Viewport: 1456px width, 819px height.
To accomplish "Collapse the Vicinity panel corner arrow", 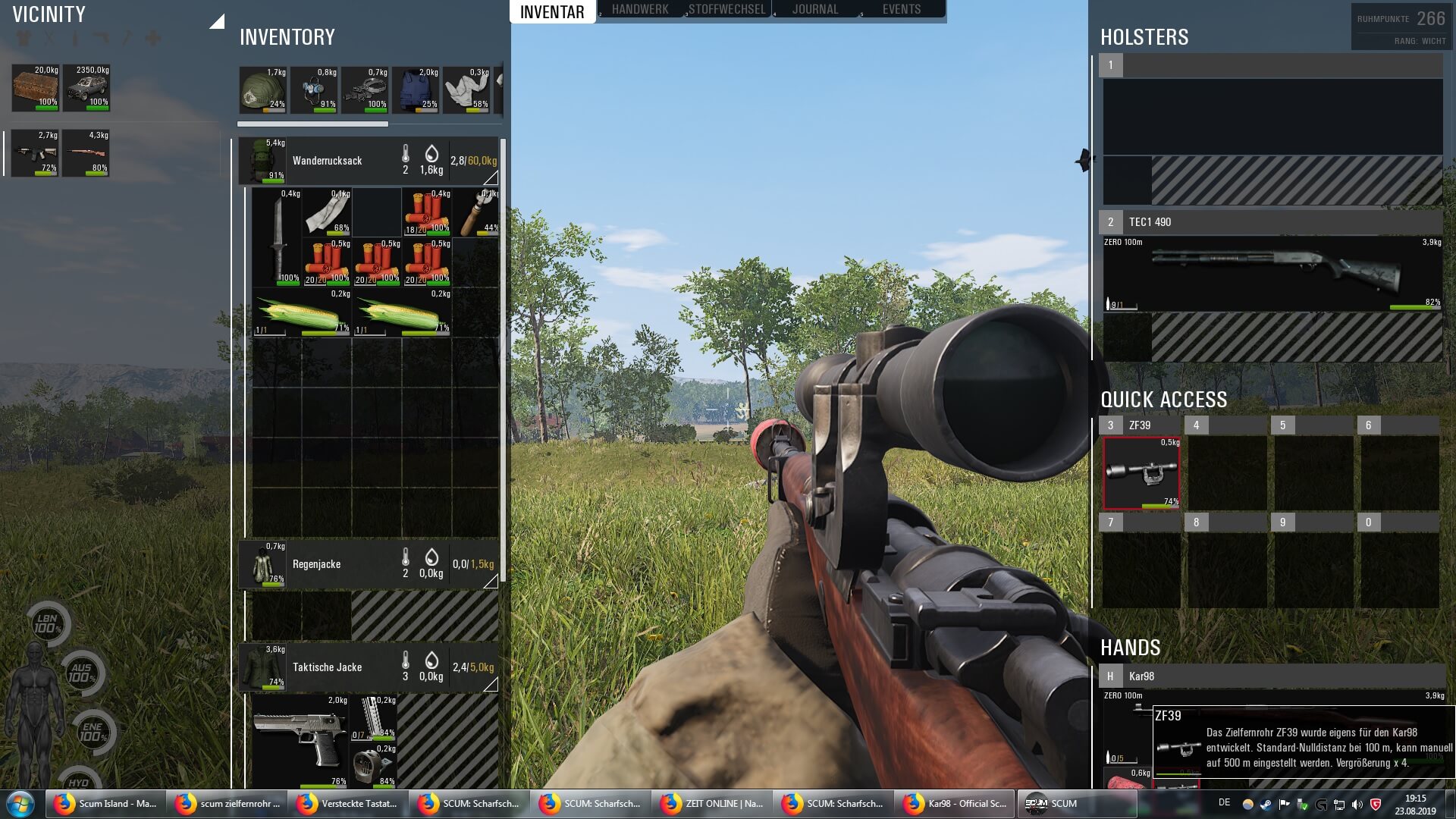I will 218,22.
